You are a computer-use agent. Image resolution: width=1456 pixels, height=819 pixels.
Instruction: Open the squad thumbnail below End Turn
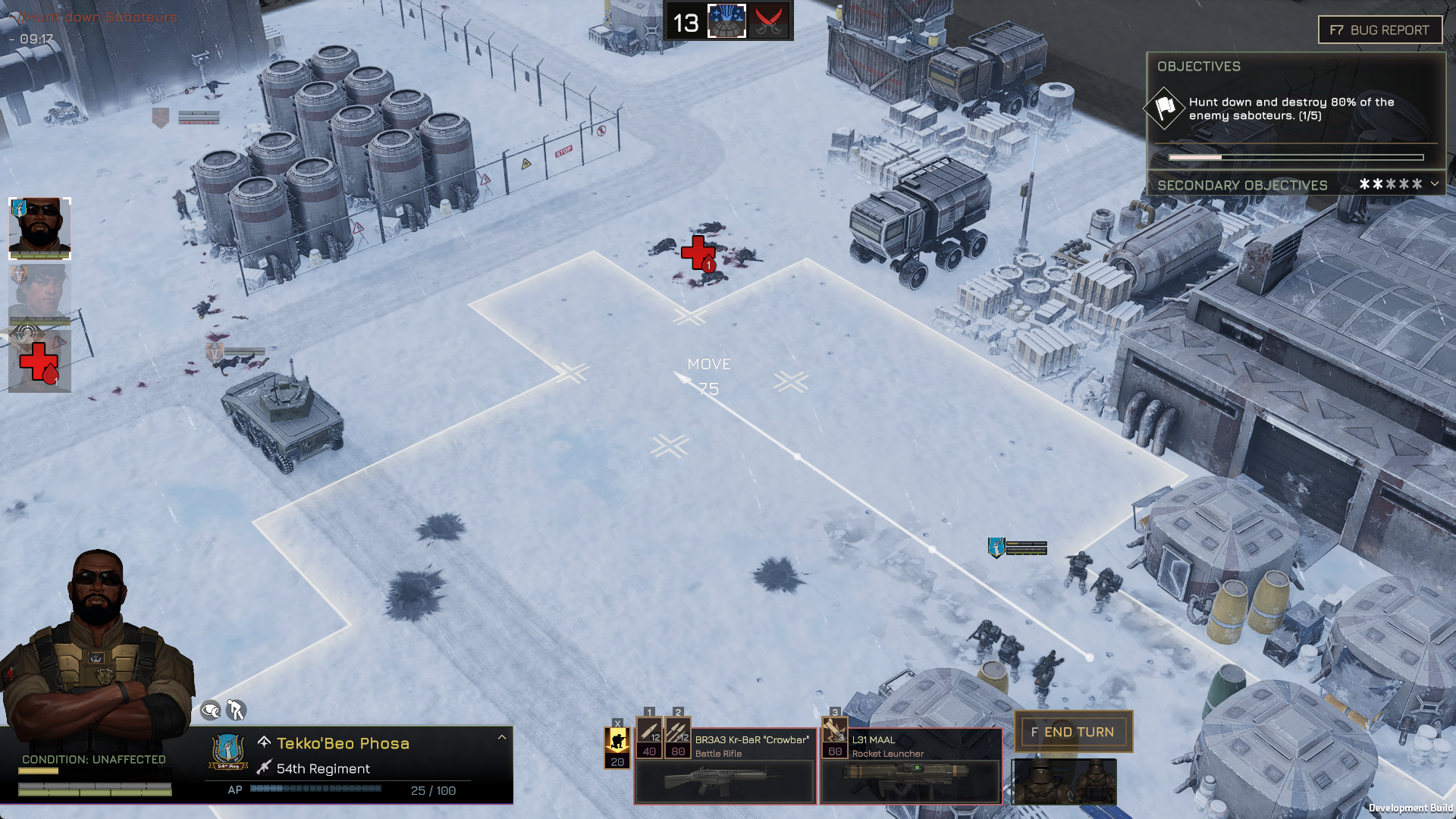(x=1063, y=782)
